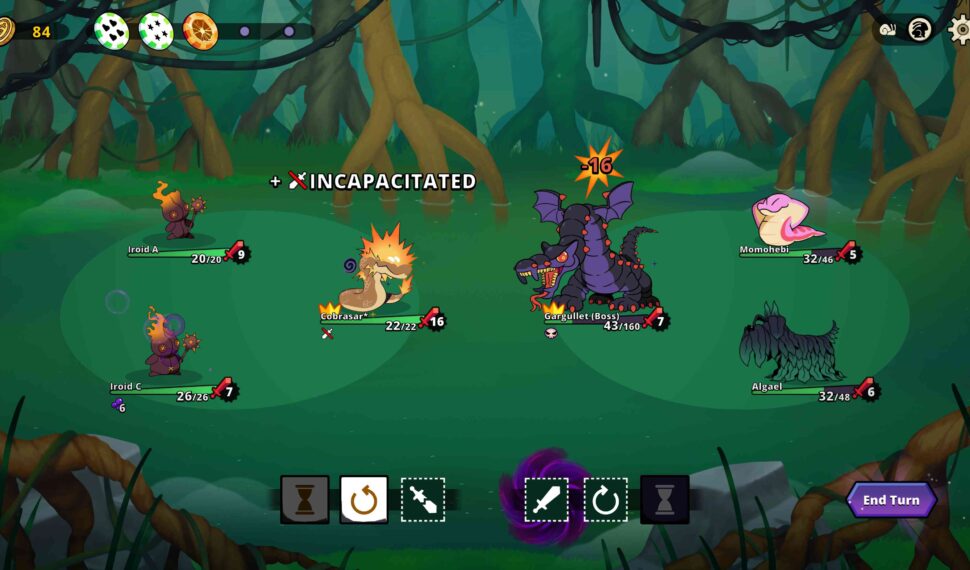Select the crossed-out sword action slot
The width and height of the screenshot is (970, 570).
pos(423,499)
